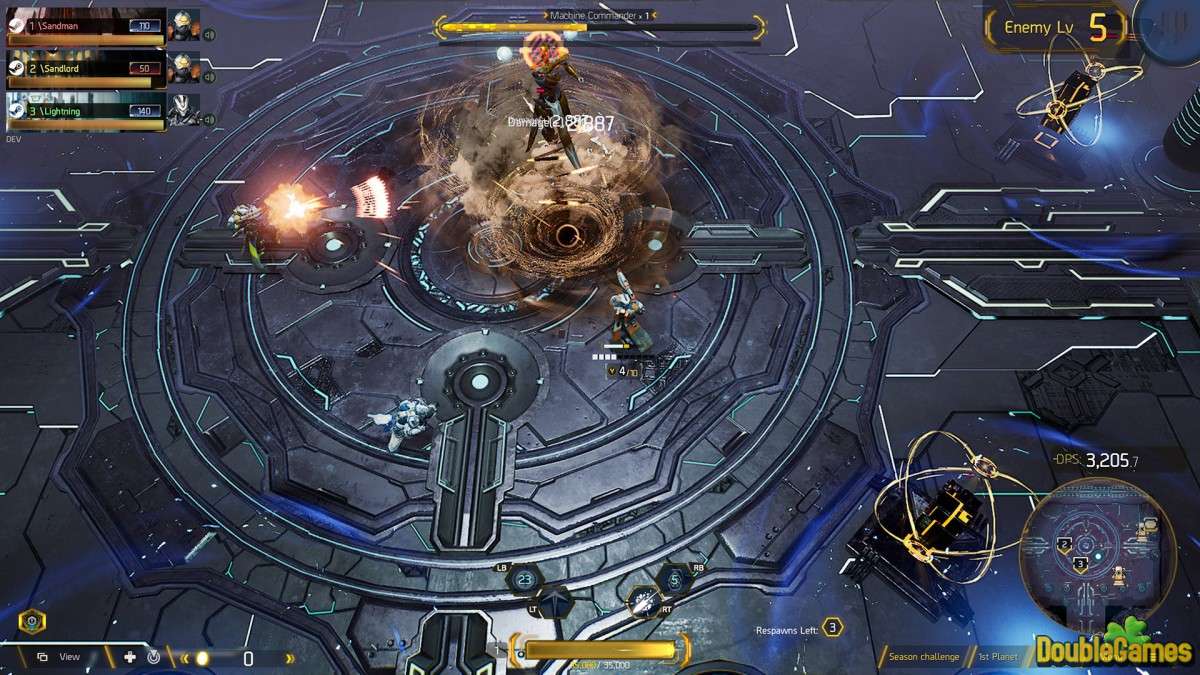Click the right double-arrow beside the coin counter
Viewport: 1200px width, 675px height.
pos(291,658)
